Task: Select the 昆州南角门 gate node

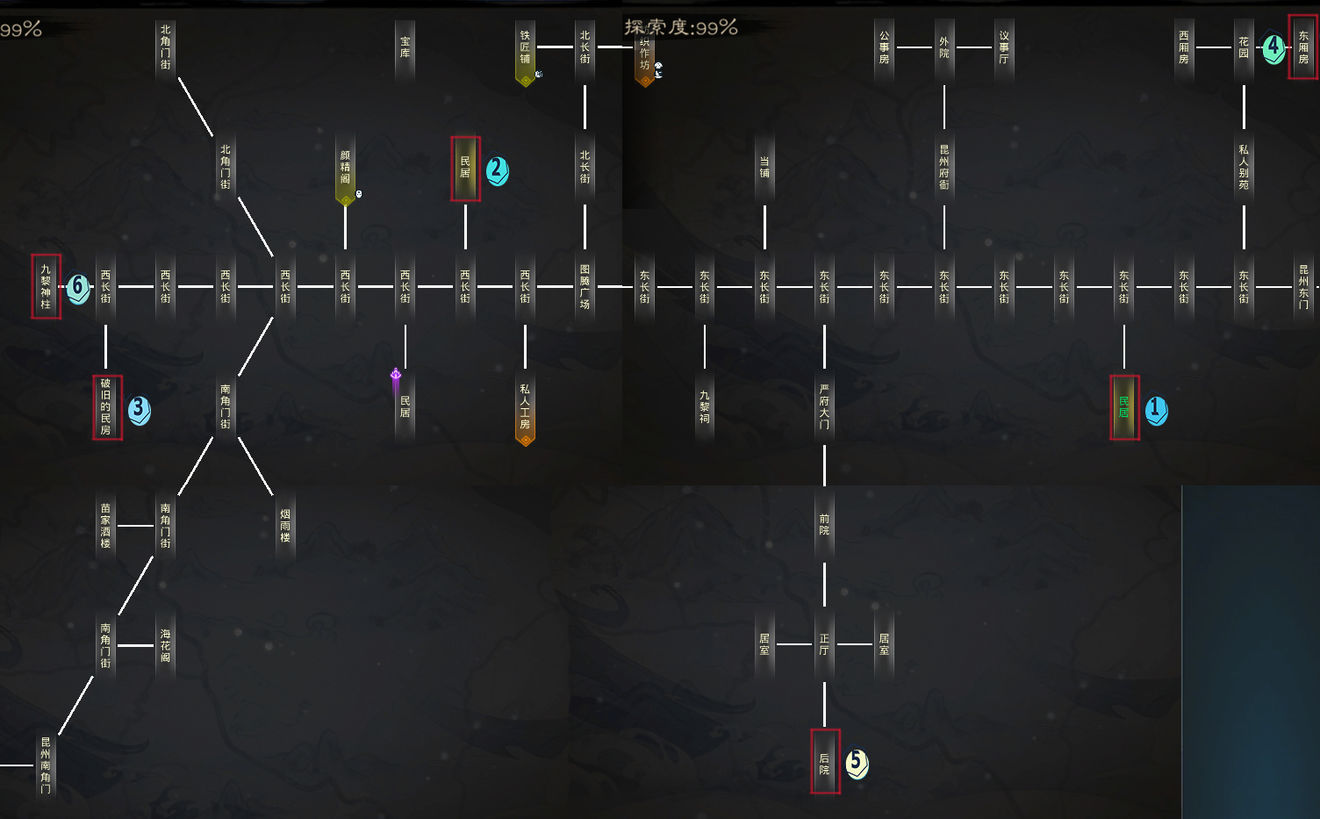Action: 45,765
